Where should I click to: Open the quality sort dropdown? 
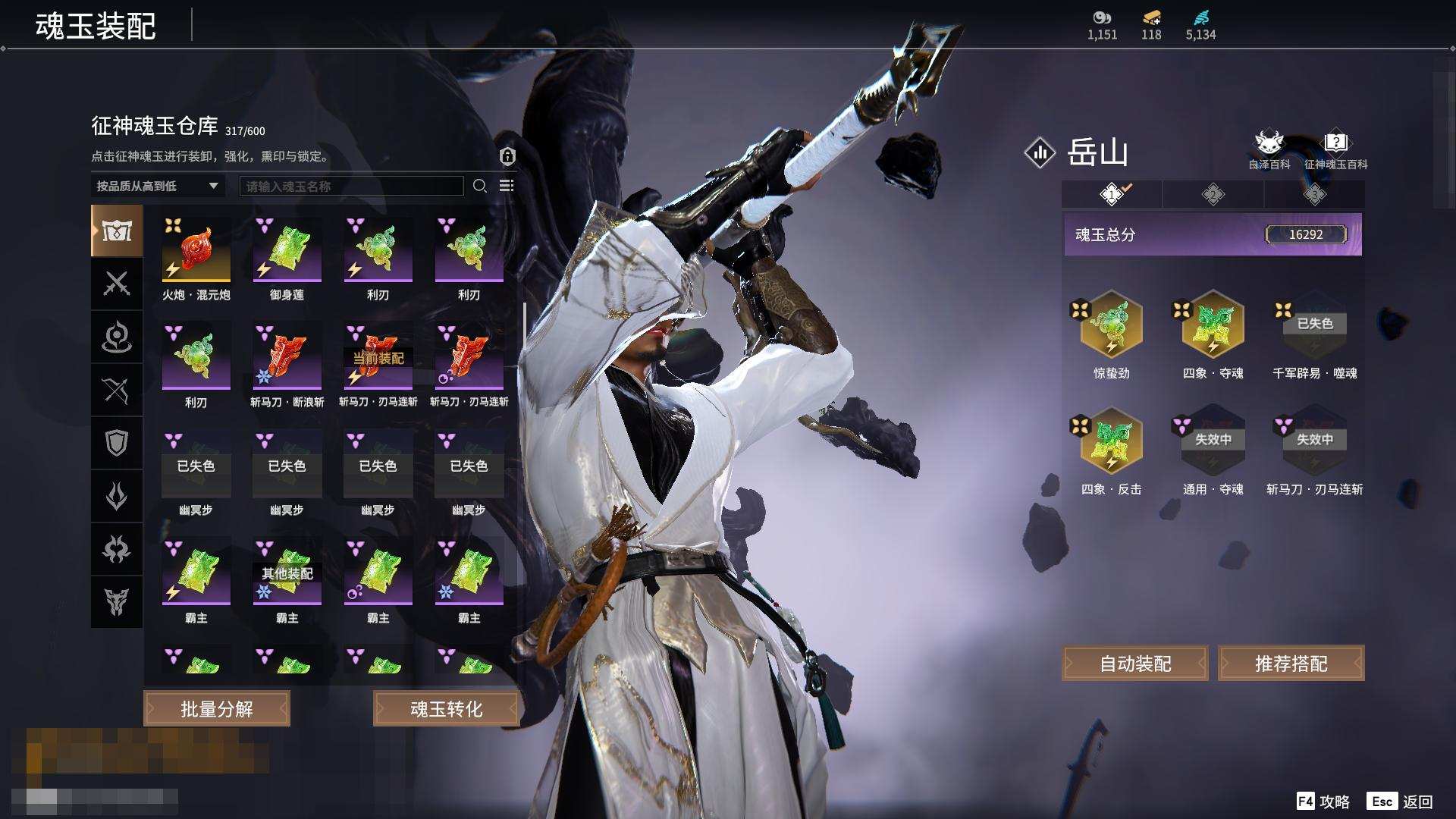tap(157, 186)
